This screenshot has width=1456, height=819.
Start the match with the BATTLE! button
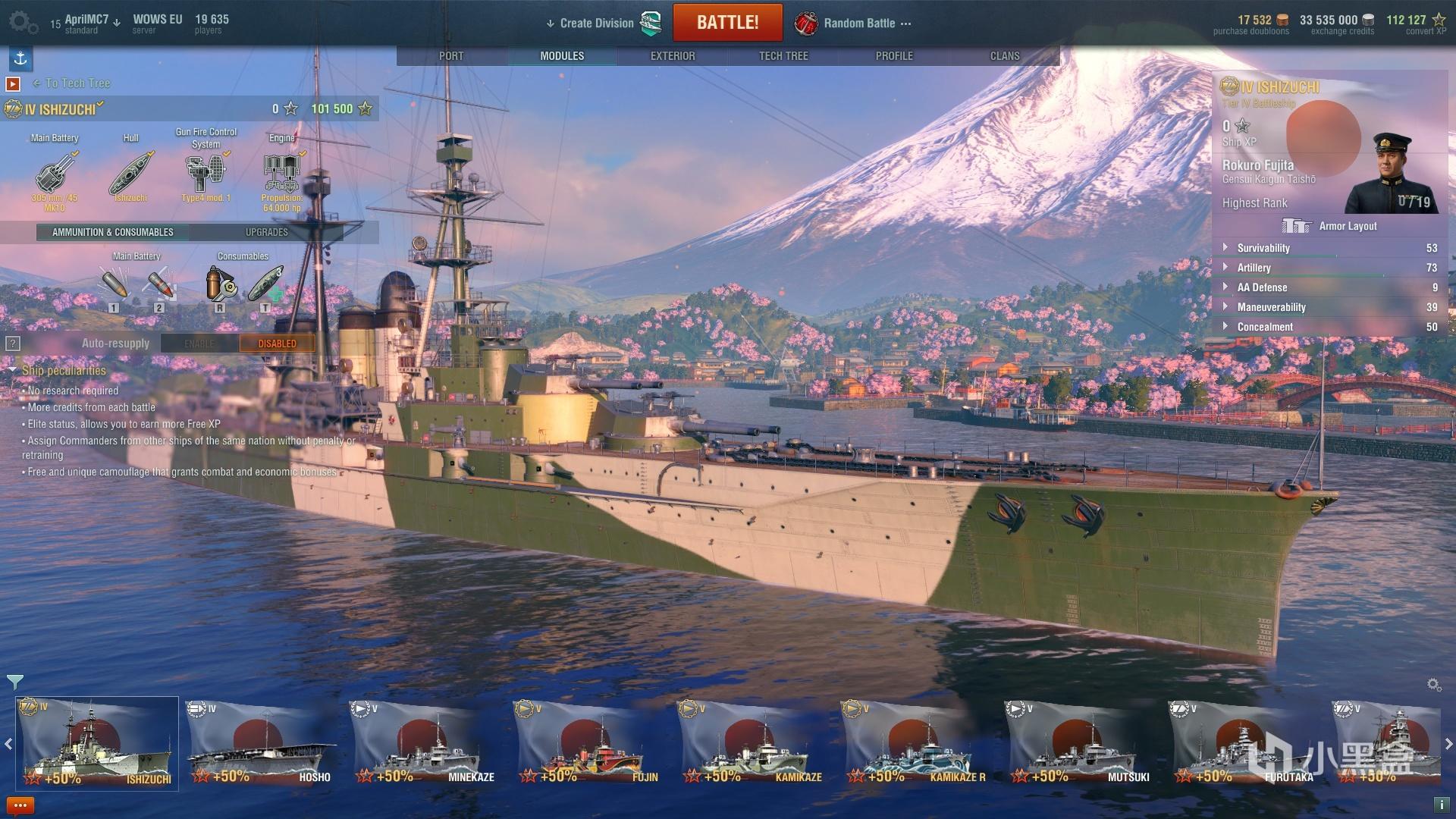click(727, 23)
